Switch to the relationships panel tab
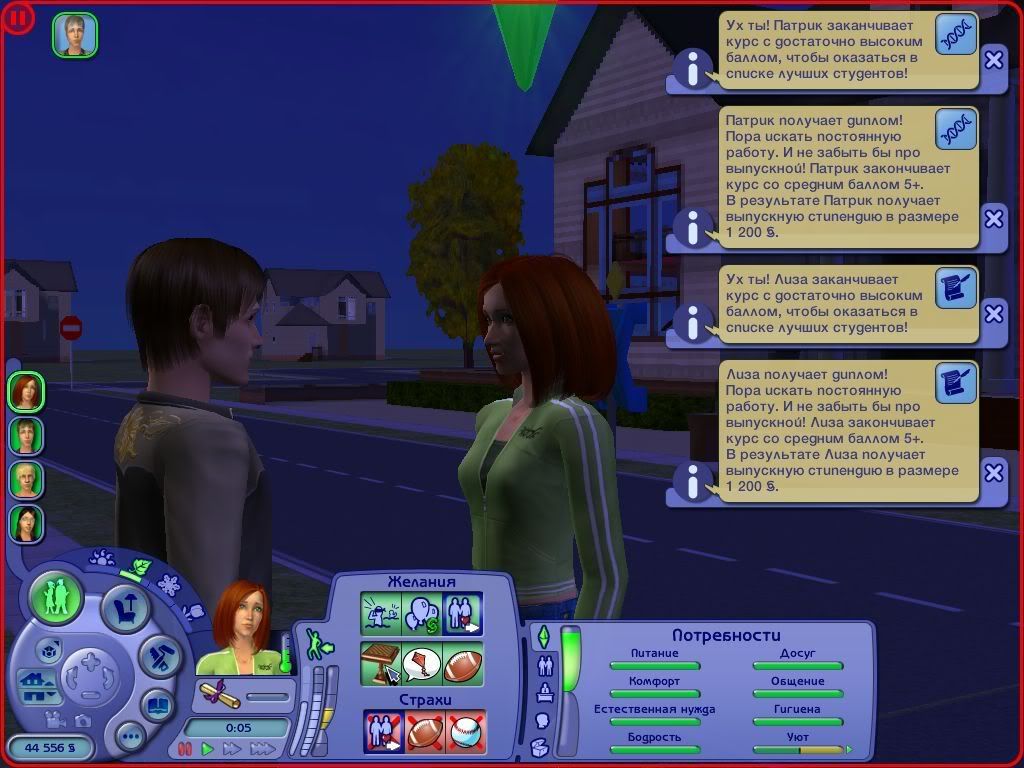This screenshot has width=1024, height=768. [x=546, y=665]
